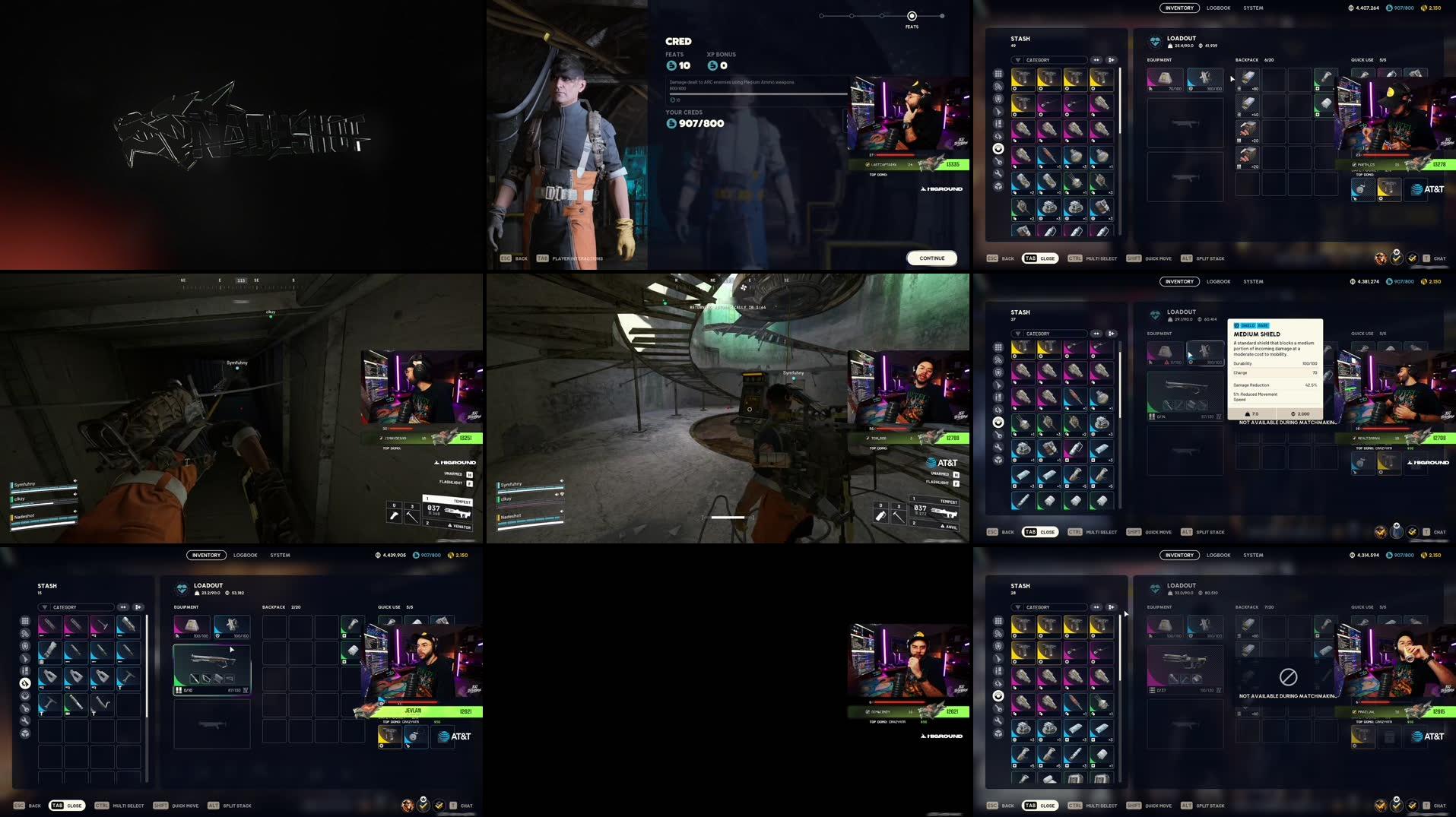1456x817 pixels.
Task: Select the grid all-items filter icon in Stash sidebar
Action: click(998, 73)
